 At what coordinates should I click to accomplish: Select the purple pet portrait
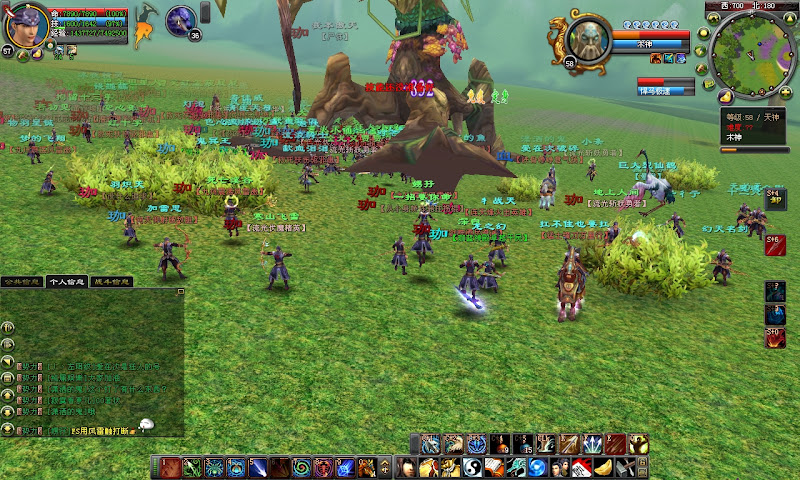point(181,19)
